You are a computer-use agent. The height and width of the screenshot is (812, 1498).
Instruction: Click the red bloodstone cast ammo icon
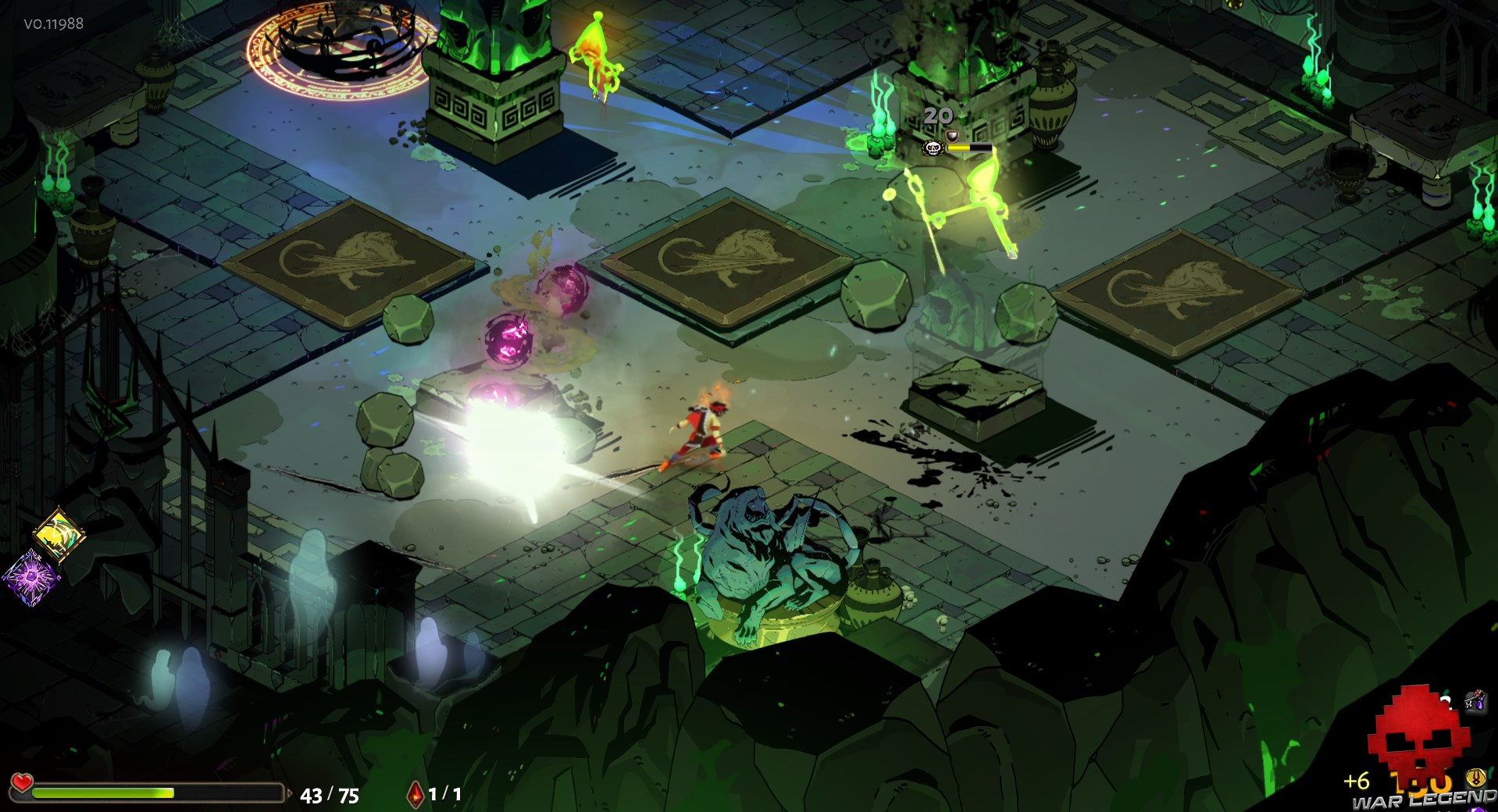pos(416,794)
